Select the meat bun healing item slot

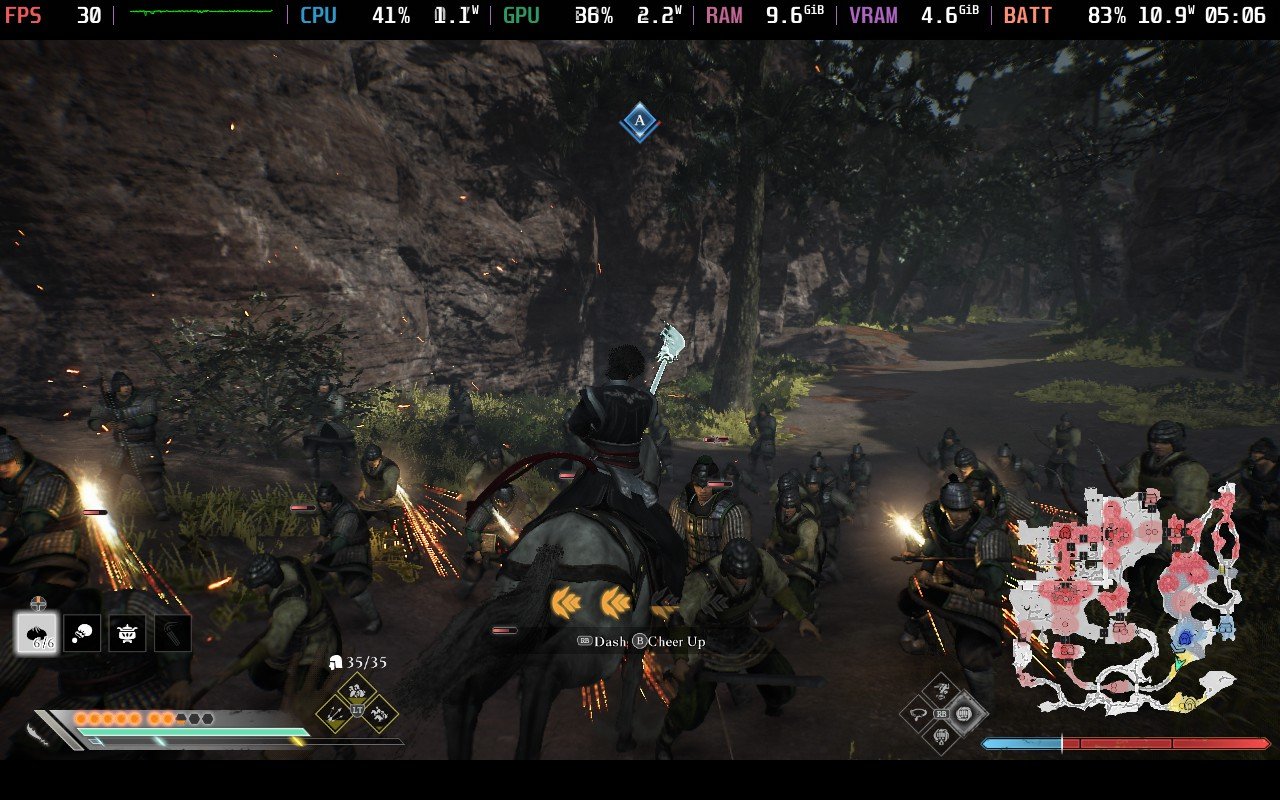click(x=37, y=631)
